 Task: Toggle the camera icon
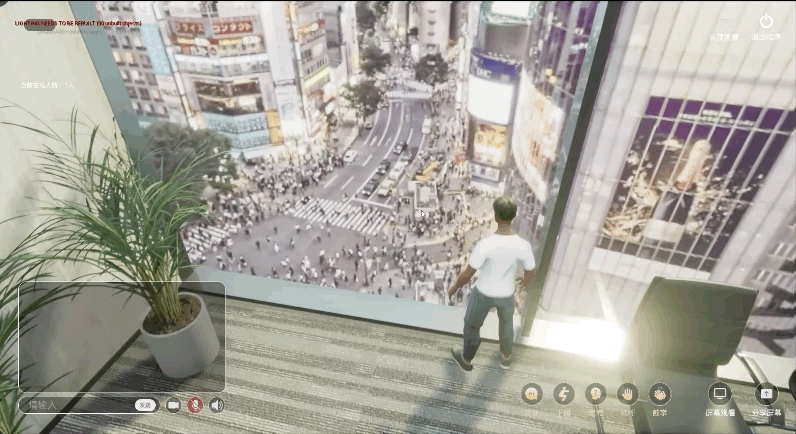point(173,405)
